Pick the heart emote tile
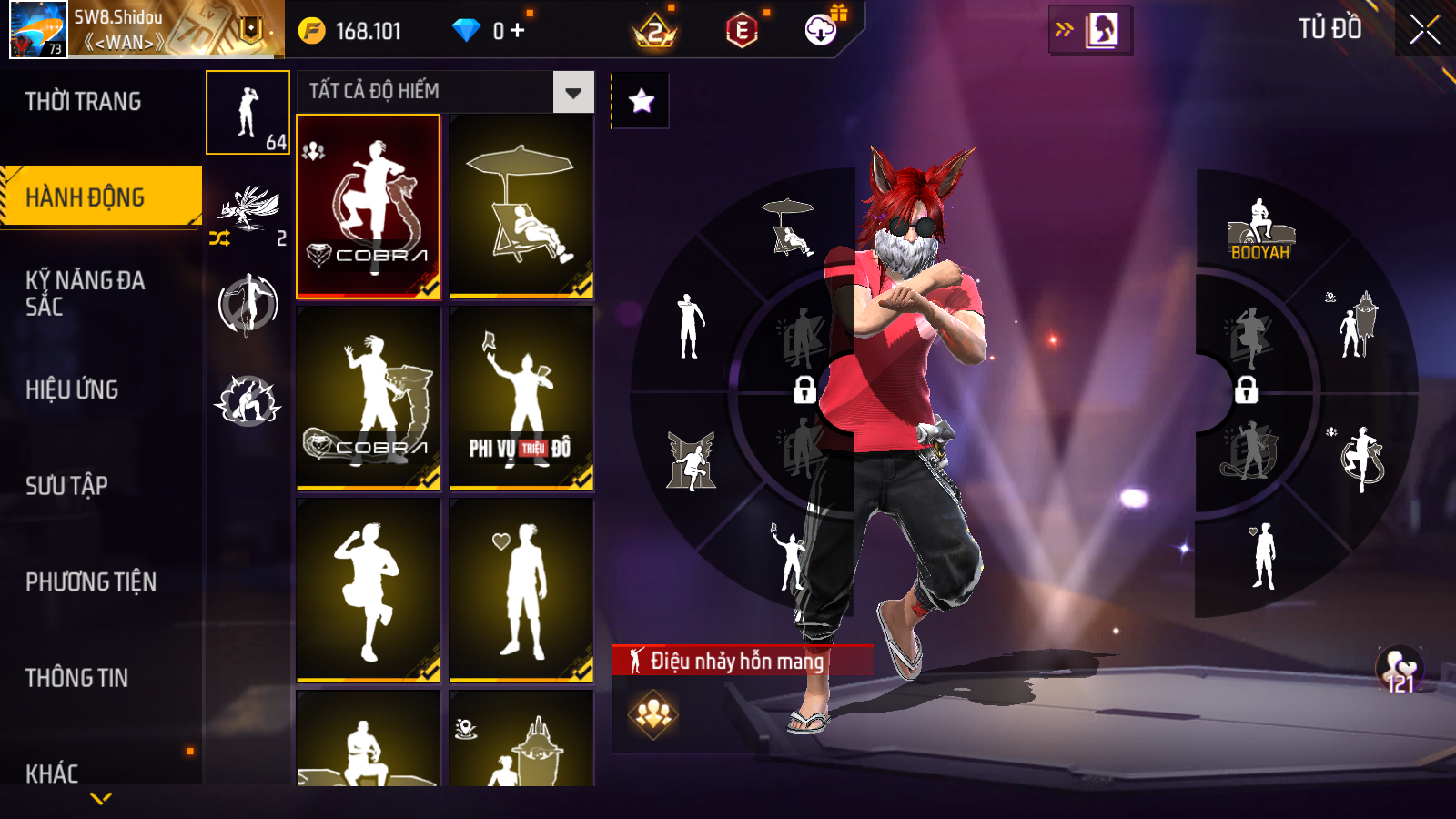 coord(521,590)
